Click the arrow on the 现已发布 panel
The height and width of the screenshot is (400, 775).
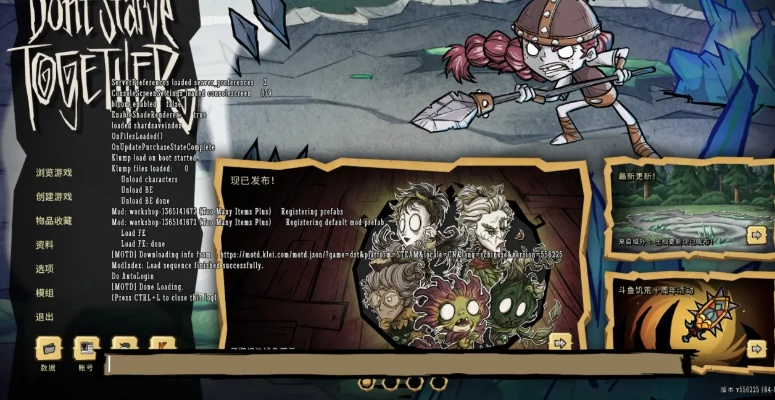pos(560,342)
